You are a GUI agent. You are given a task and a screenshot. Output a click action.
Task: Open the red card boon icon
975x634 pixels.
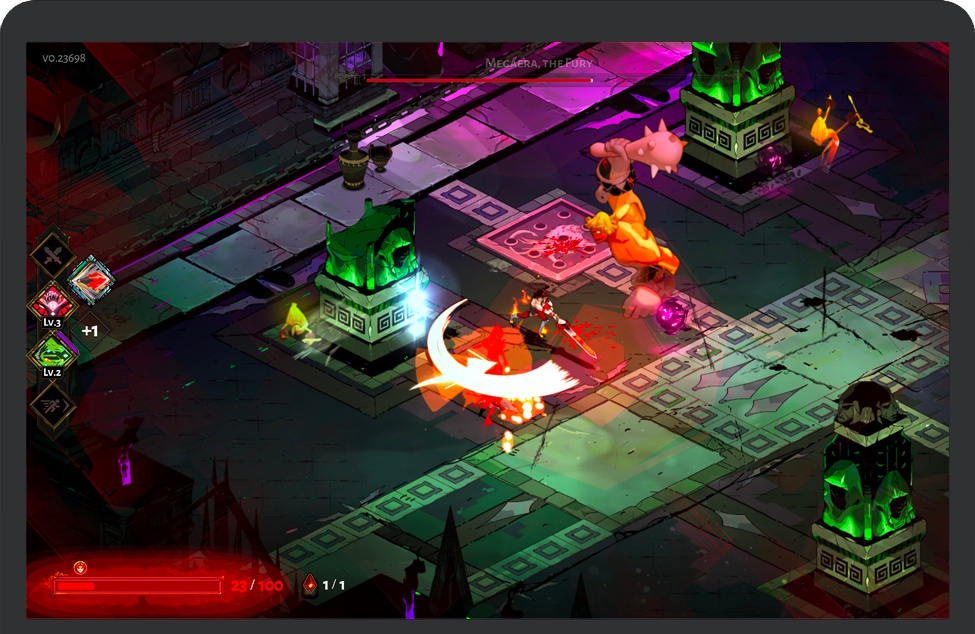coord(90,280)
